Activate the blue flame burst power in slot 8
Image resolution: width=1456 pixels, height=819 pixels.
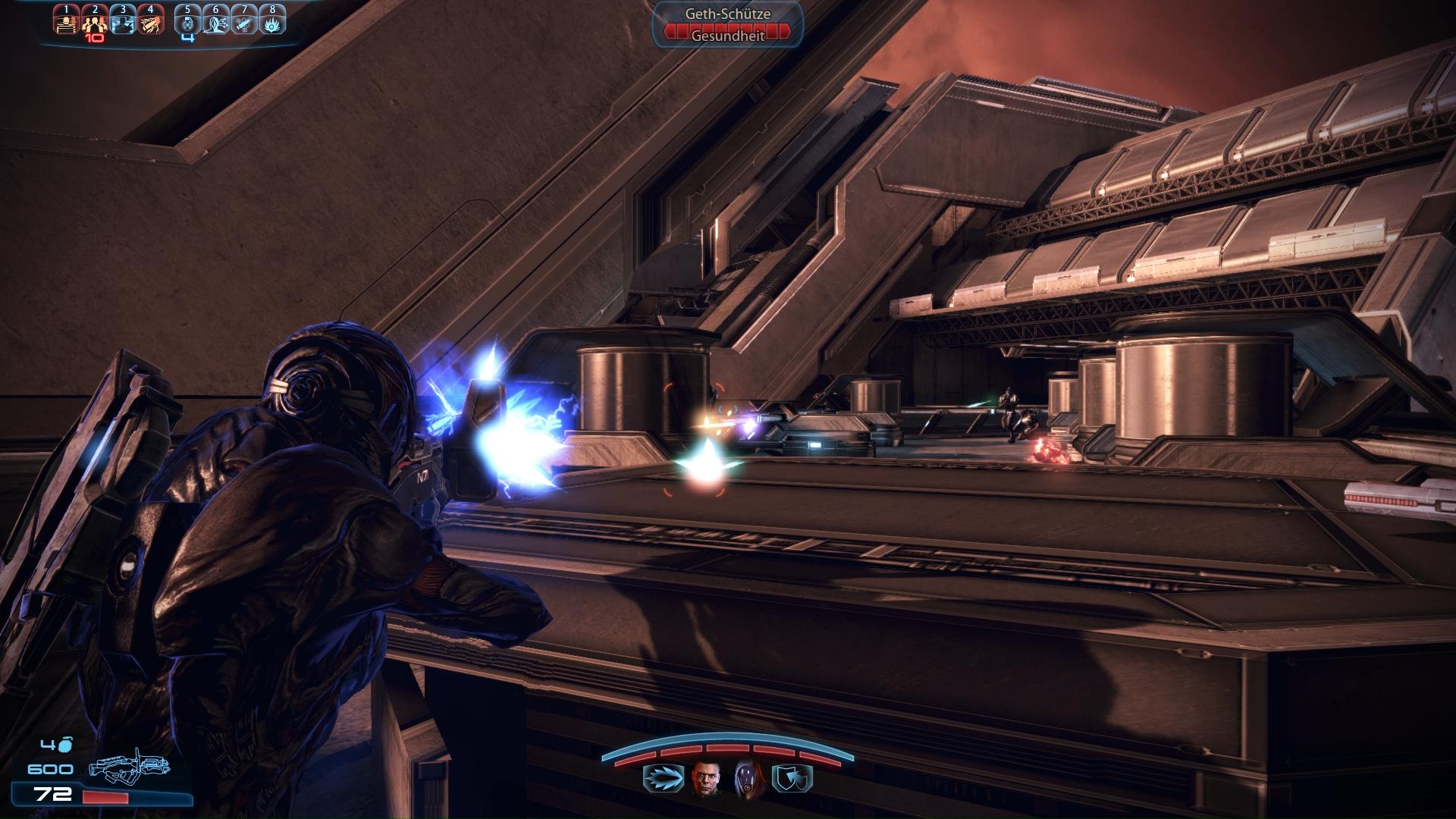tap(272, 20)
